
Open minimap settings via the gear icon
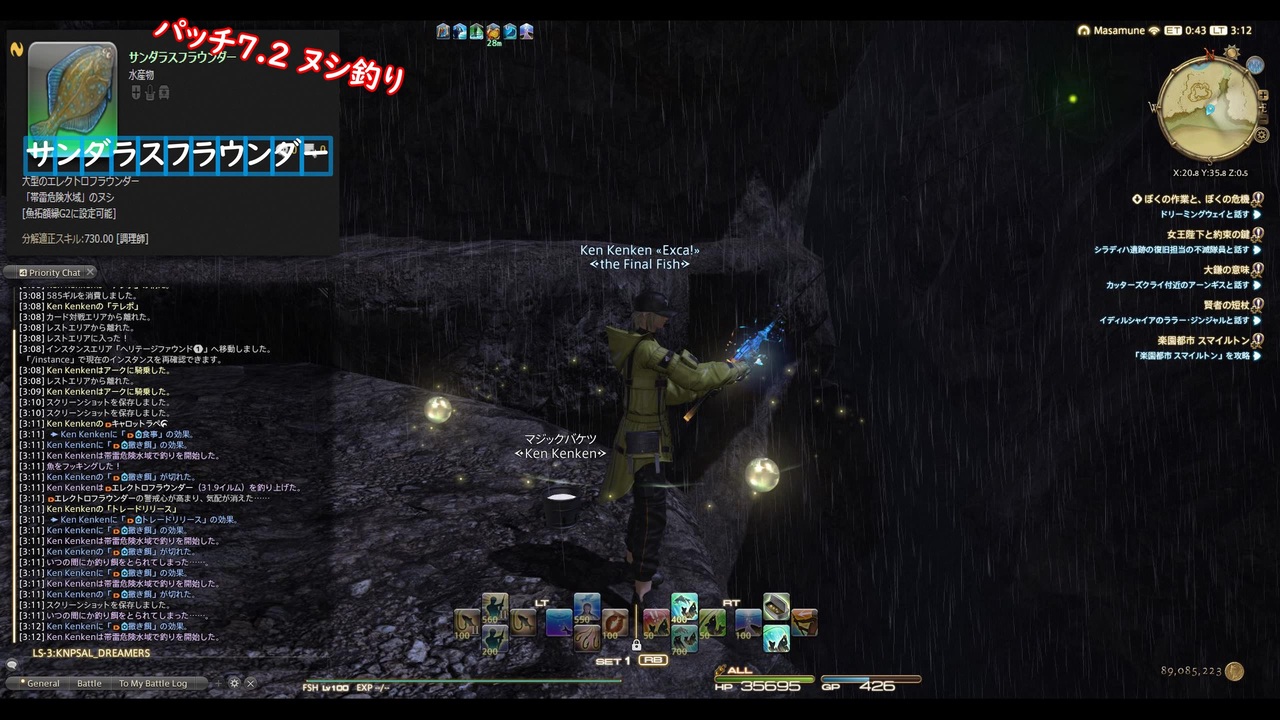click(1261, 135)
